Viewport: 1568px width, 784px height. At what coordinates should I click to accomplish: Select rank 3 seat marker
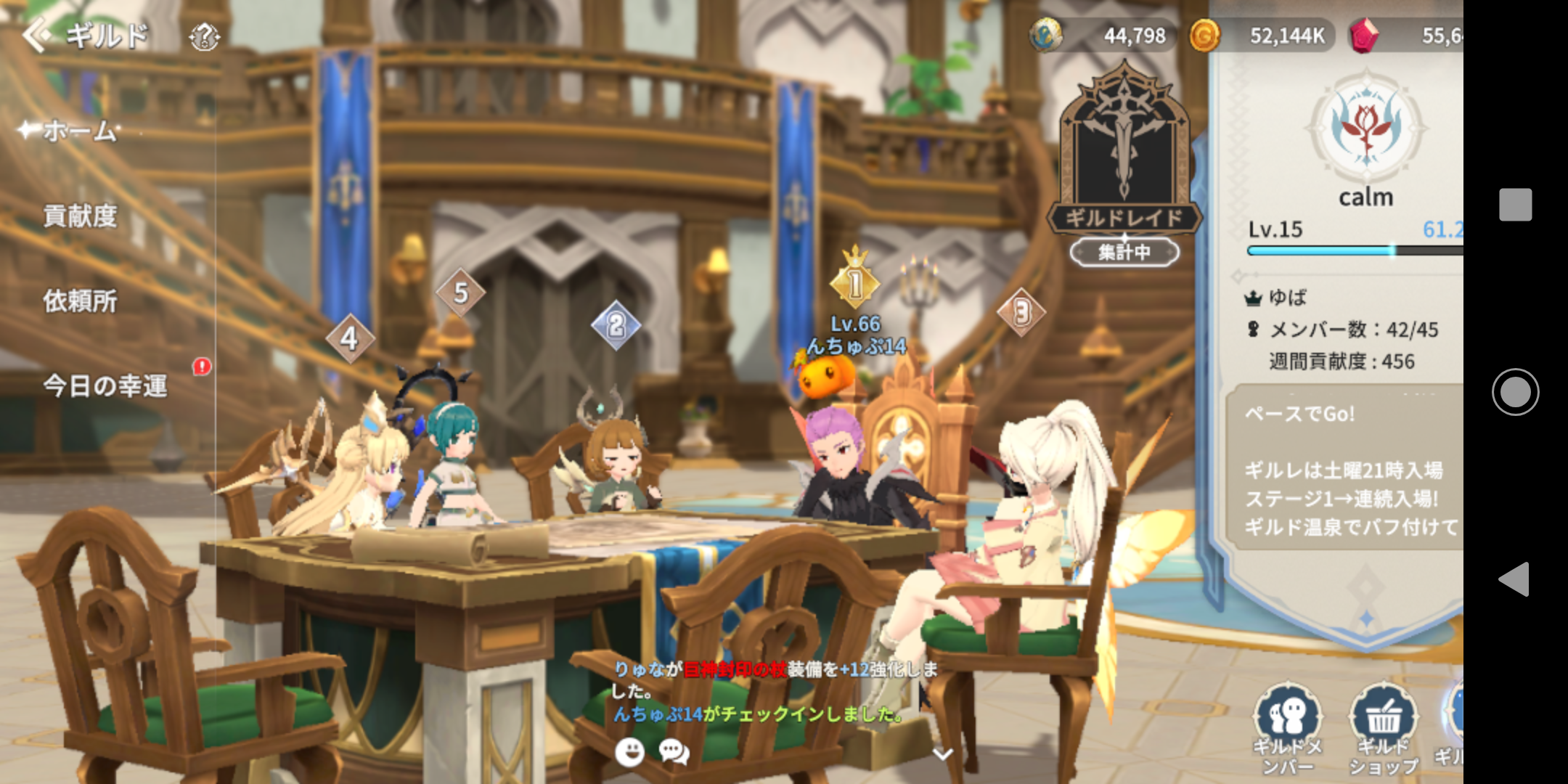[x=1021, y=312]
